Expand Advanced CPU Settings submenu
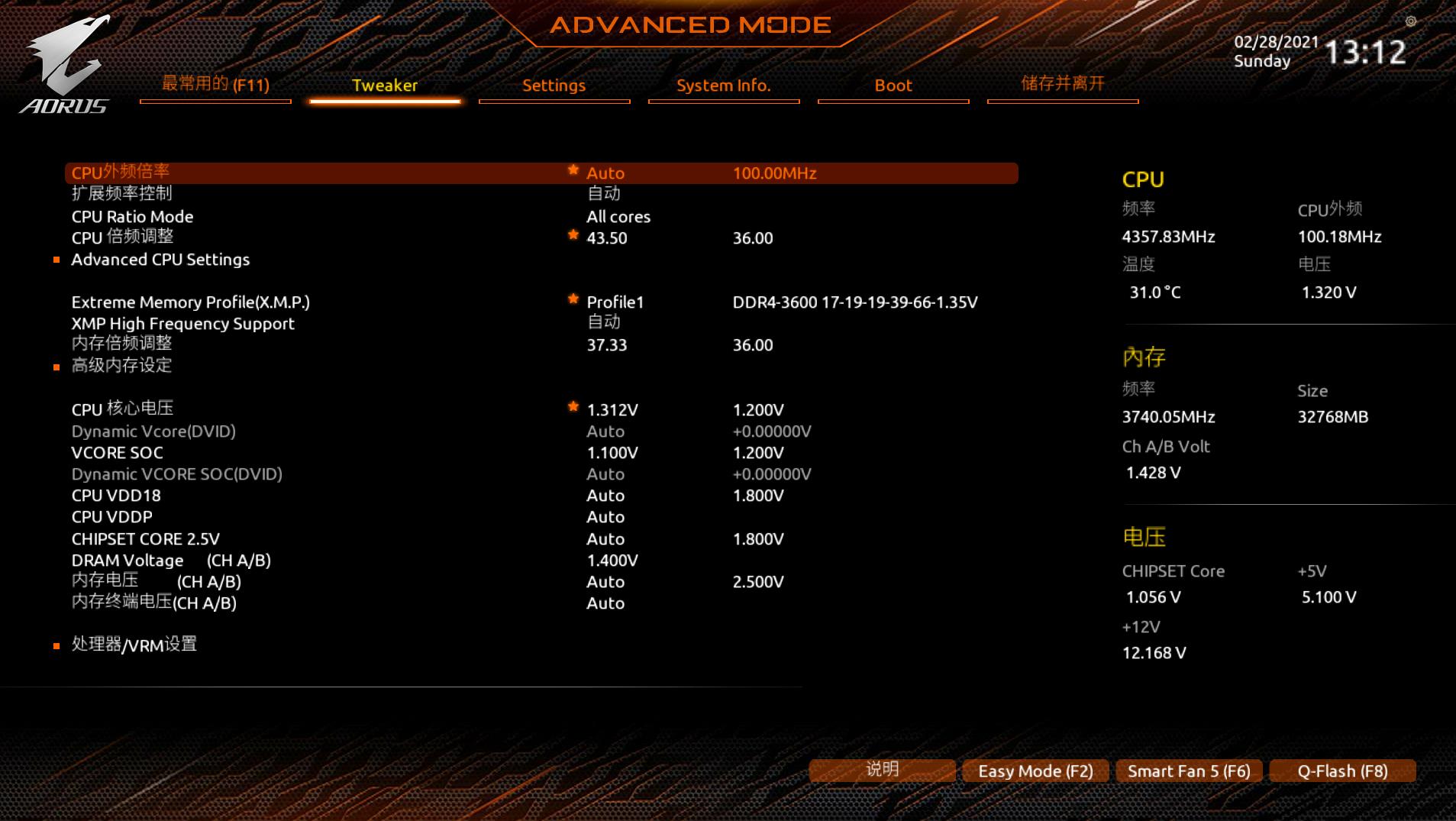Screen dimensions: 1456x821 160,260
